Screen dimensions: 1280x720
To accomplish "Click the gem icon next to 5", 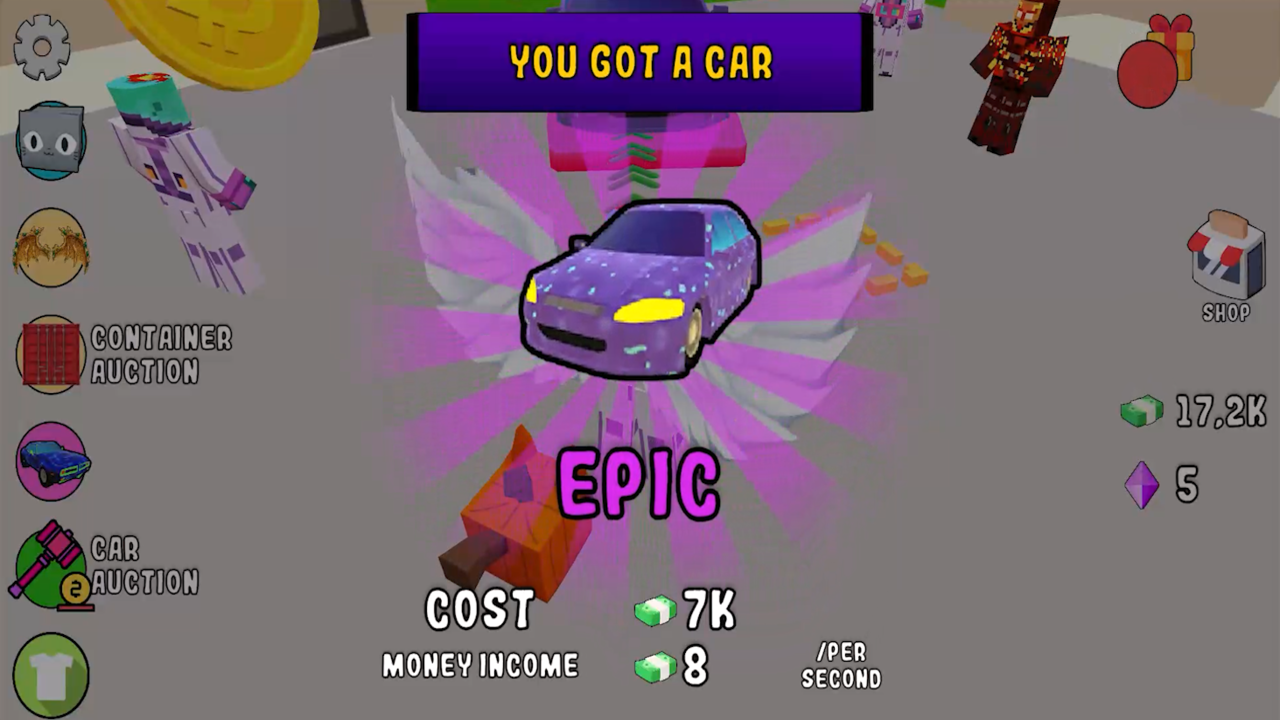I will 1143,487.
